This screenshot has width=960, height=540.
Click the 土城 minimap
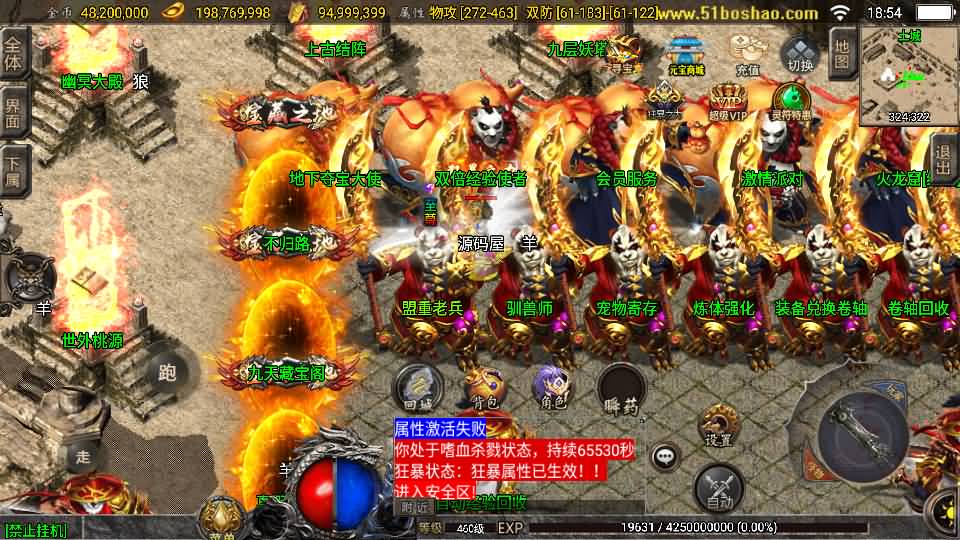coord(908,75)
